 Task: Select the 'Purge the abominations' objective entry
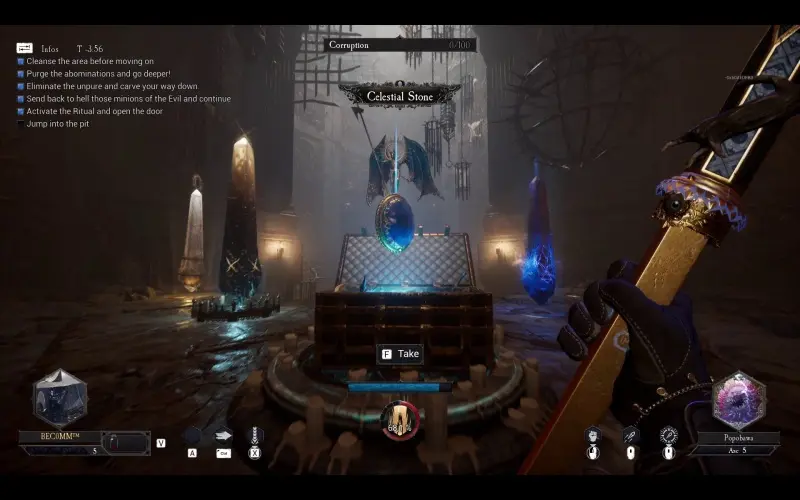98,74
